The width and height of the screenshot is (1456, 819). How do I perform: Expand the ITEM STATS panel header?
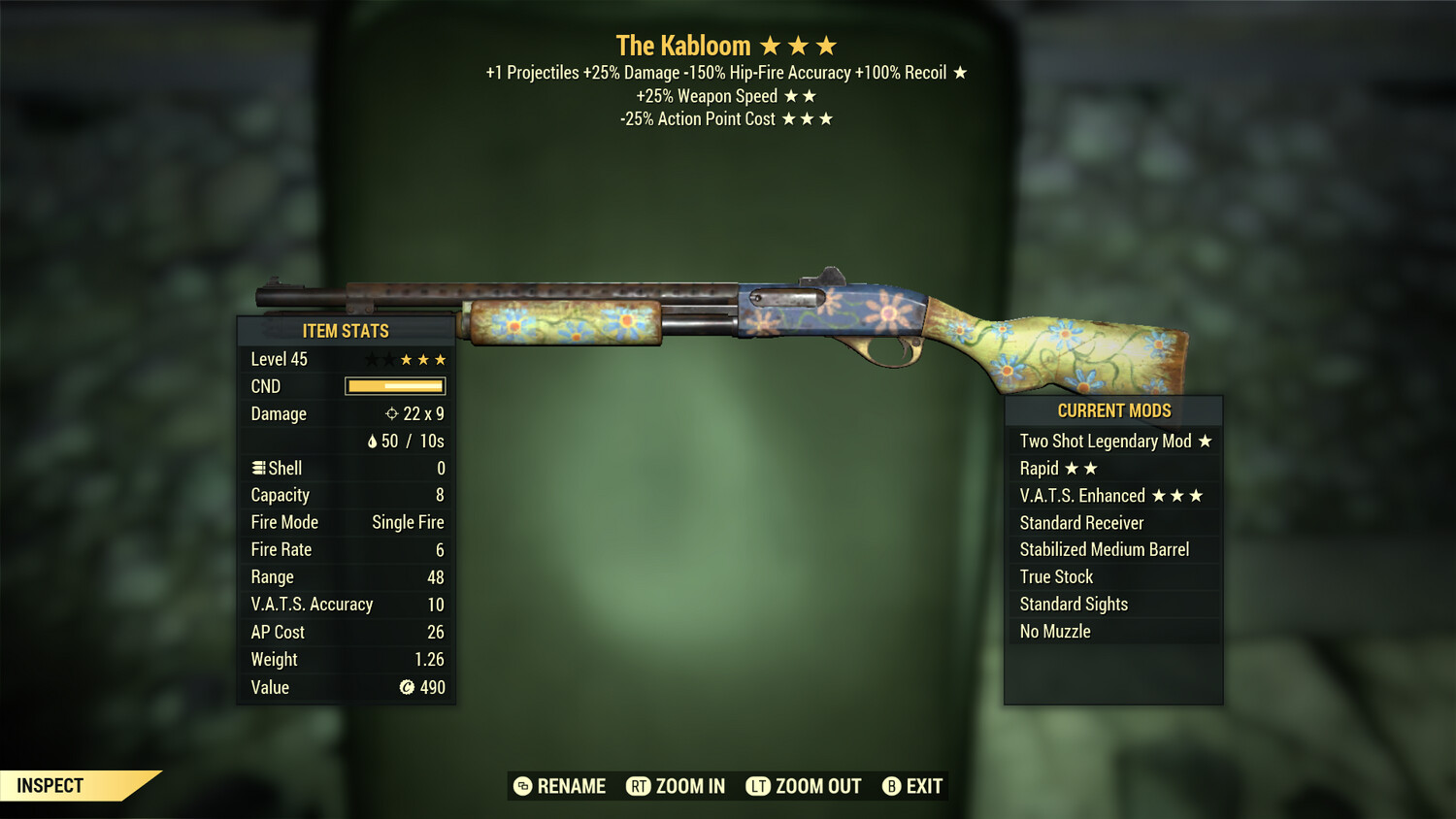point(346,331)
